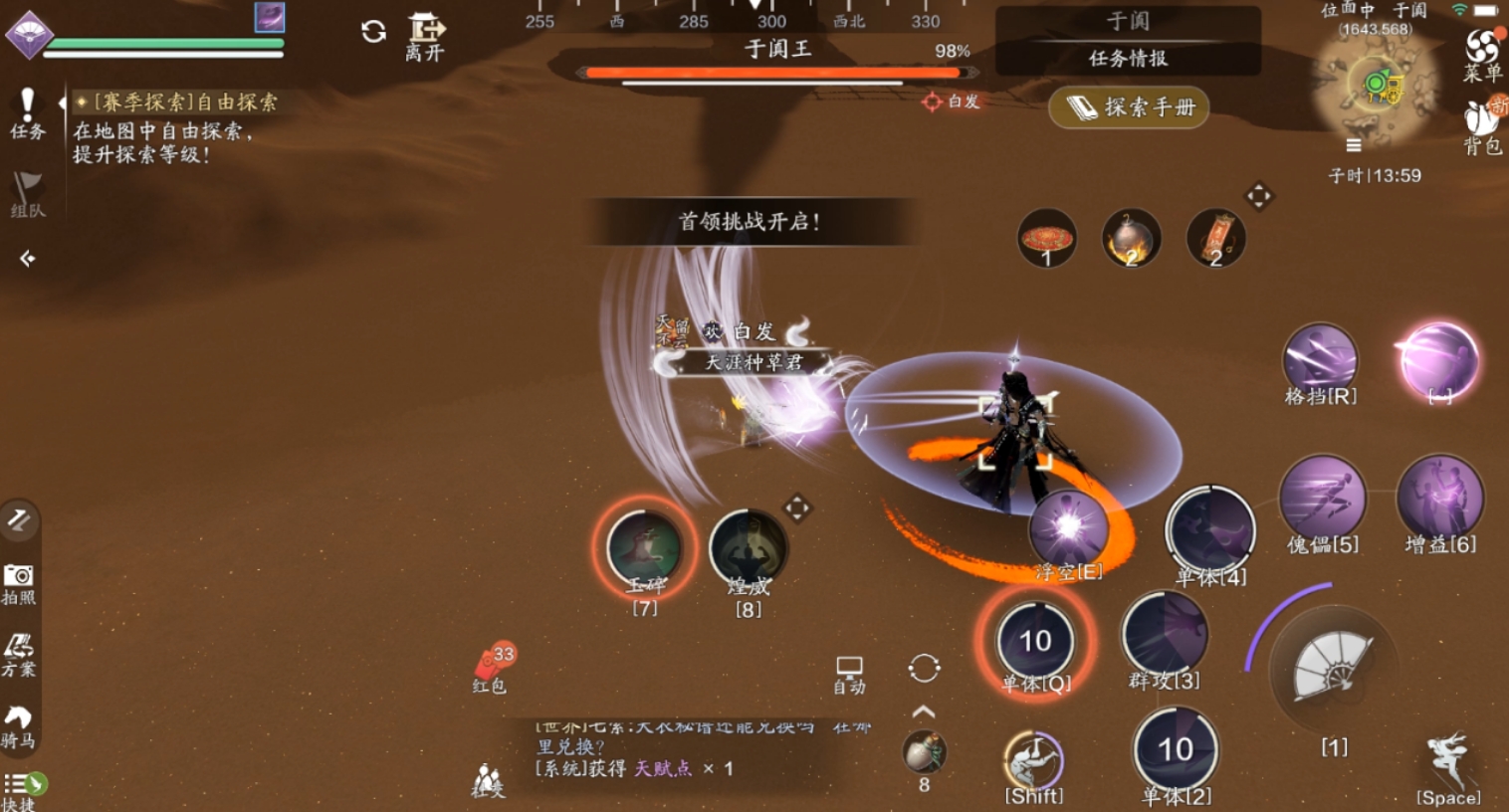The image size is (1509, 812).
Task: Mount up with the 骑马 button
Action: point(18,726)
